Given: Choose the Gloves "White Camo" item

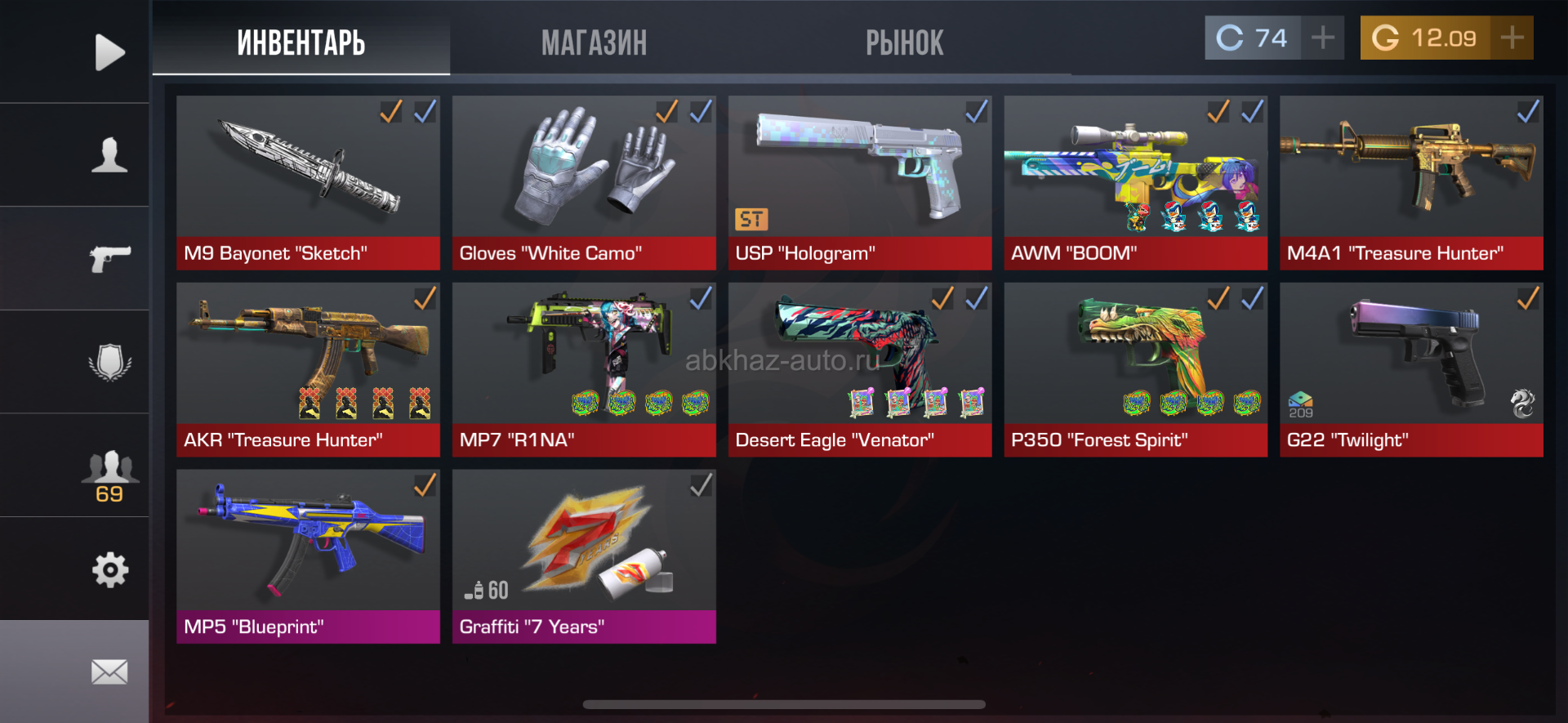Looking at the screenshot, I should (584, 182).
